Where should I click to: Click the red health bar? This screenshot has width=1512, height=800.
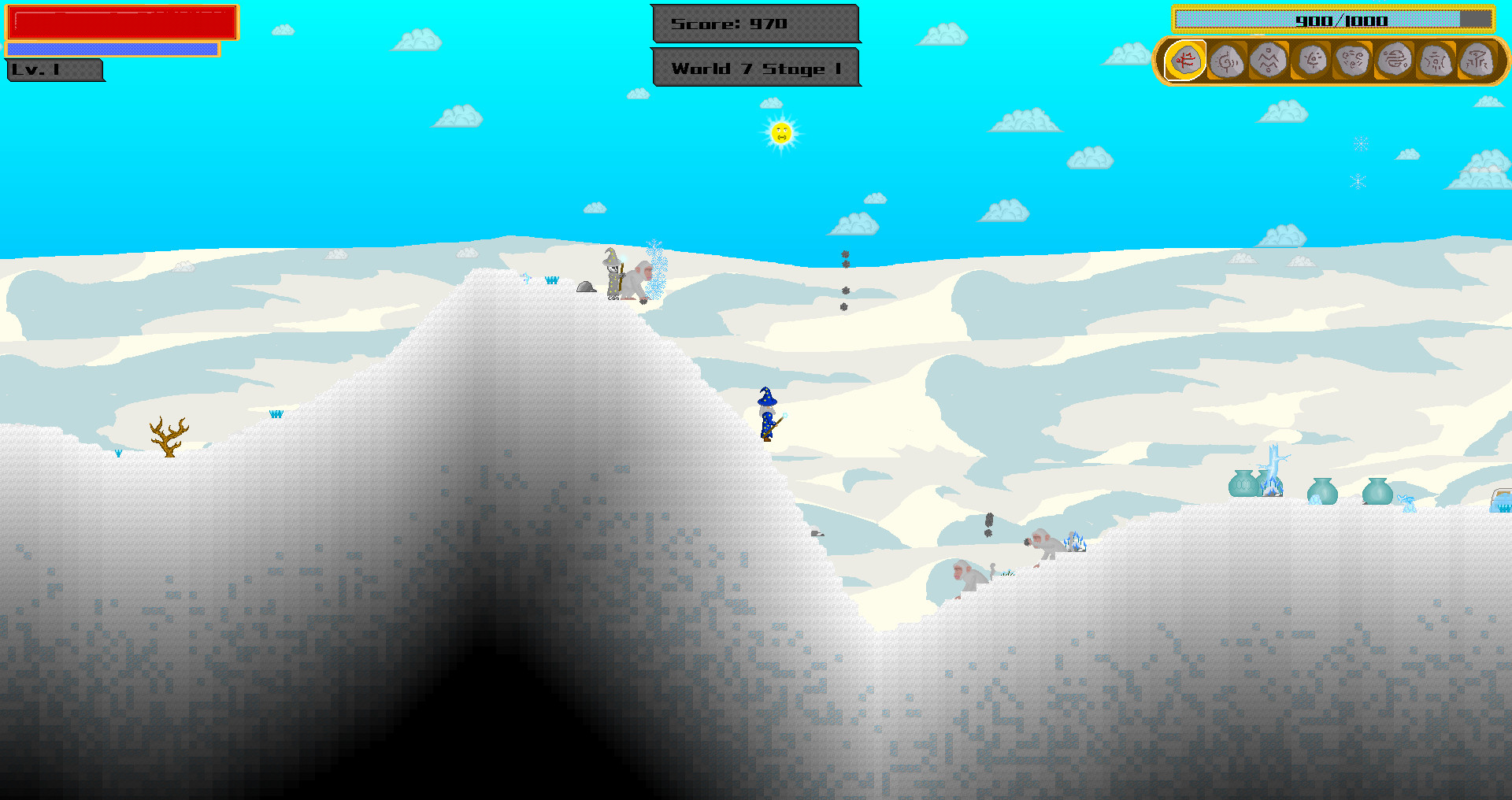pos(122,24)
